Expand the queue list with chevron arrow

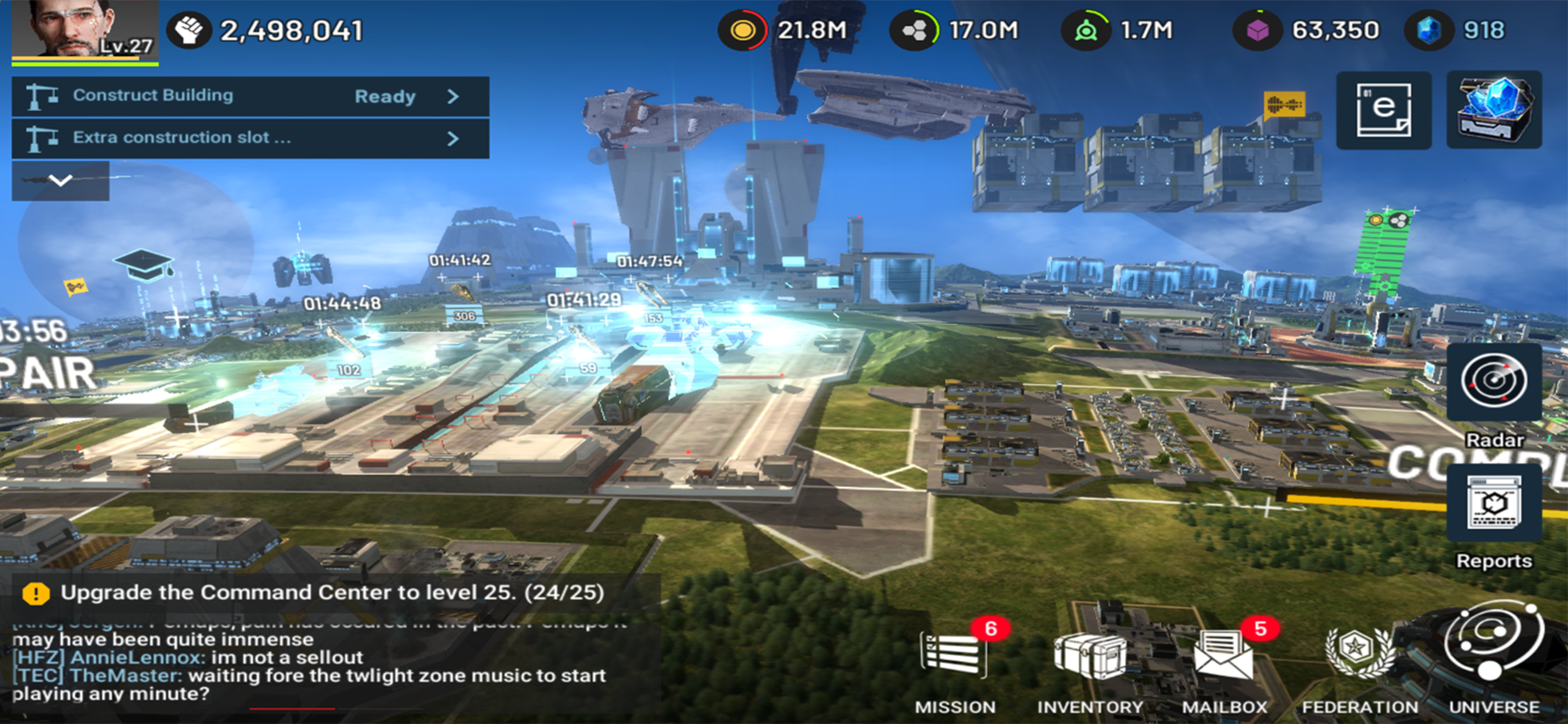(60, 180)
